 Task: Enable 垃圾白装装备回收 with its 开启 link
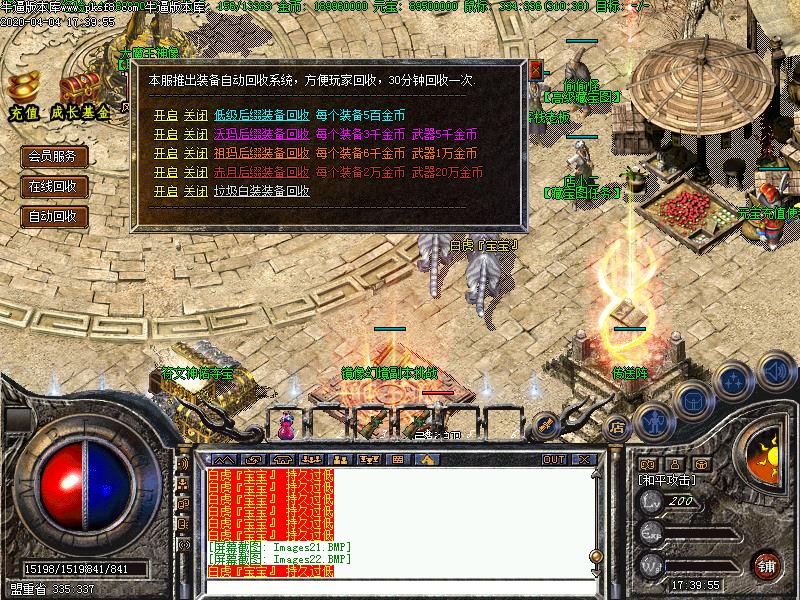click(165, 191)
